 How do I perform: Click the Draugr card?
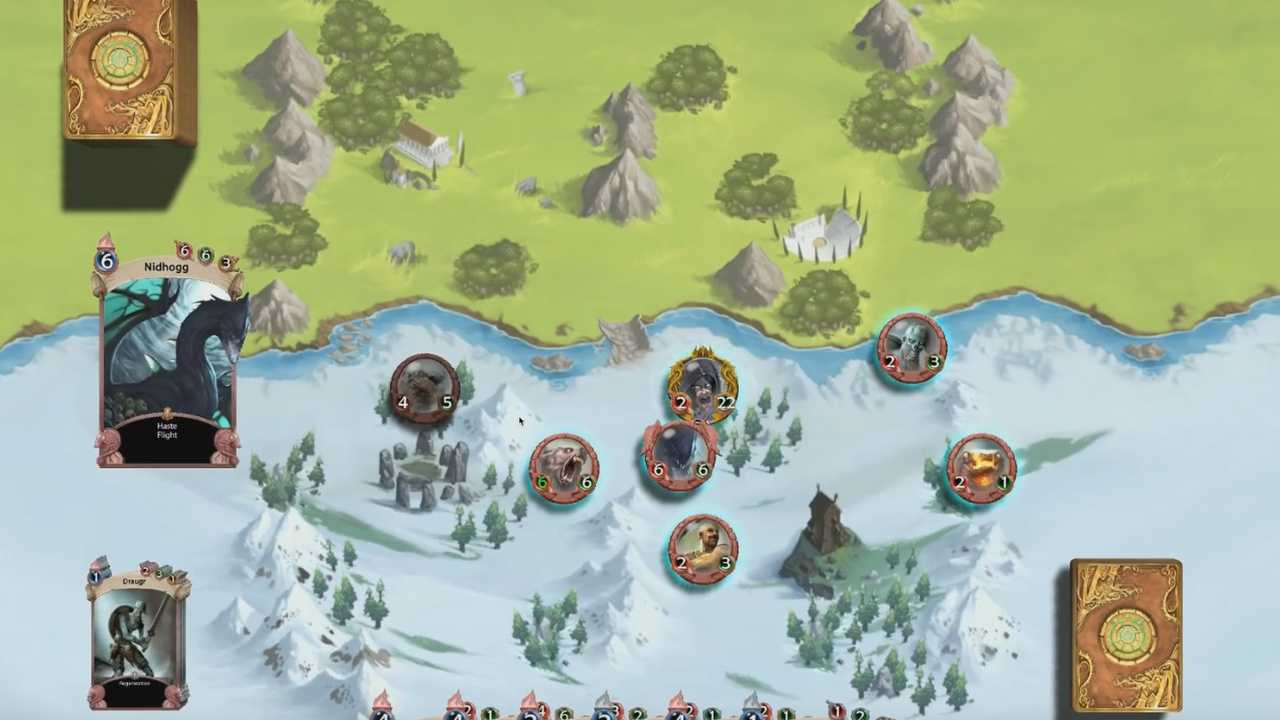click(138, 636)
